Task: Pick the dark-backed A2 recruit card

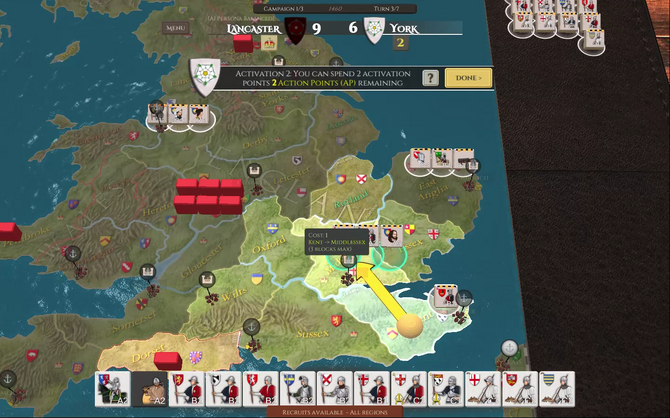Action: pos(149,388)
